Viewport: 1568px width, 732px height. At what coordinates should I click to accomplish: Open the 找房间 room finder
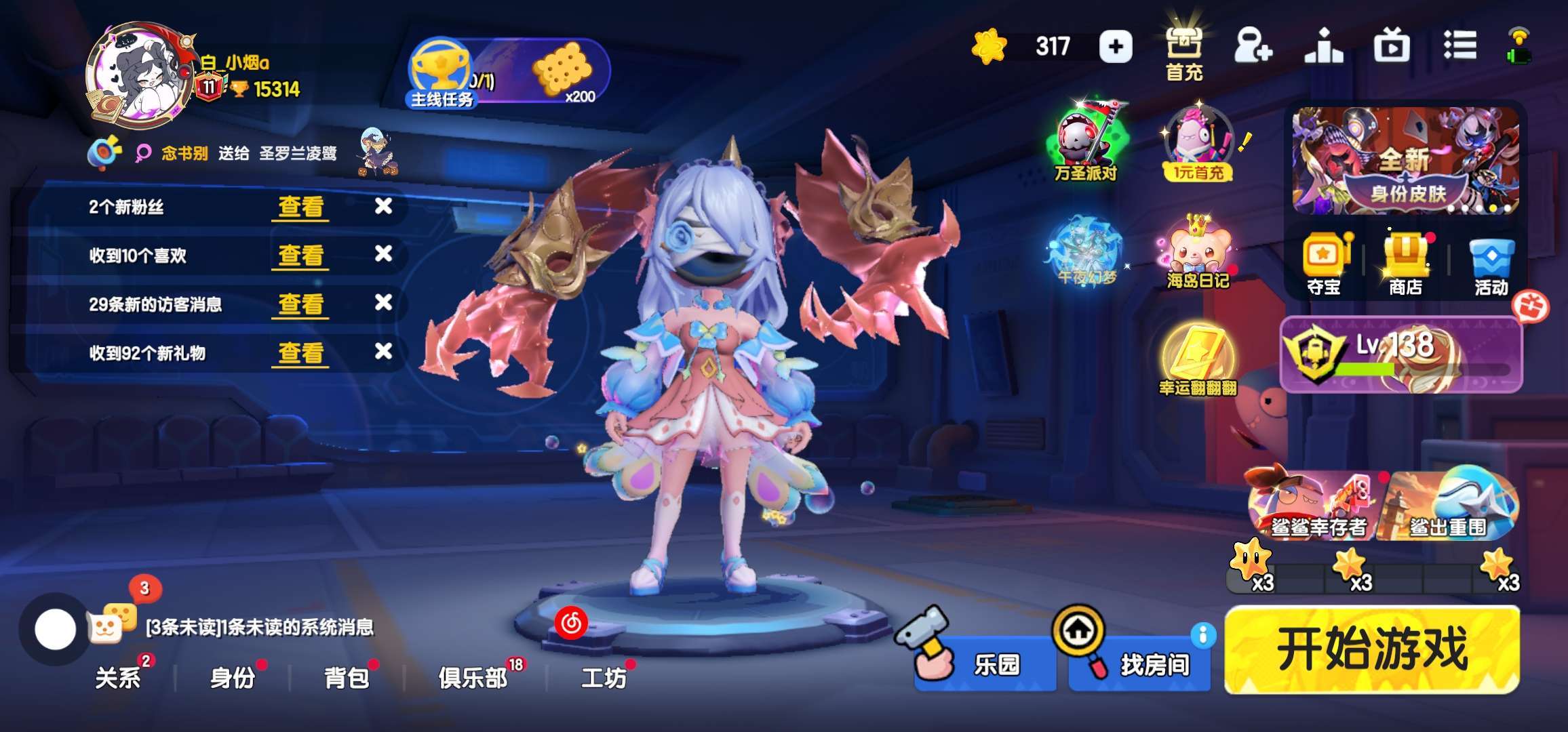coord(1140,664)
